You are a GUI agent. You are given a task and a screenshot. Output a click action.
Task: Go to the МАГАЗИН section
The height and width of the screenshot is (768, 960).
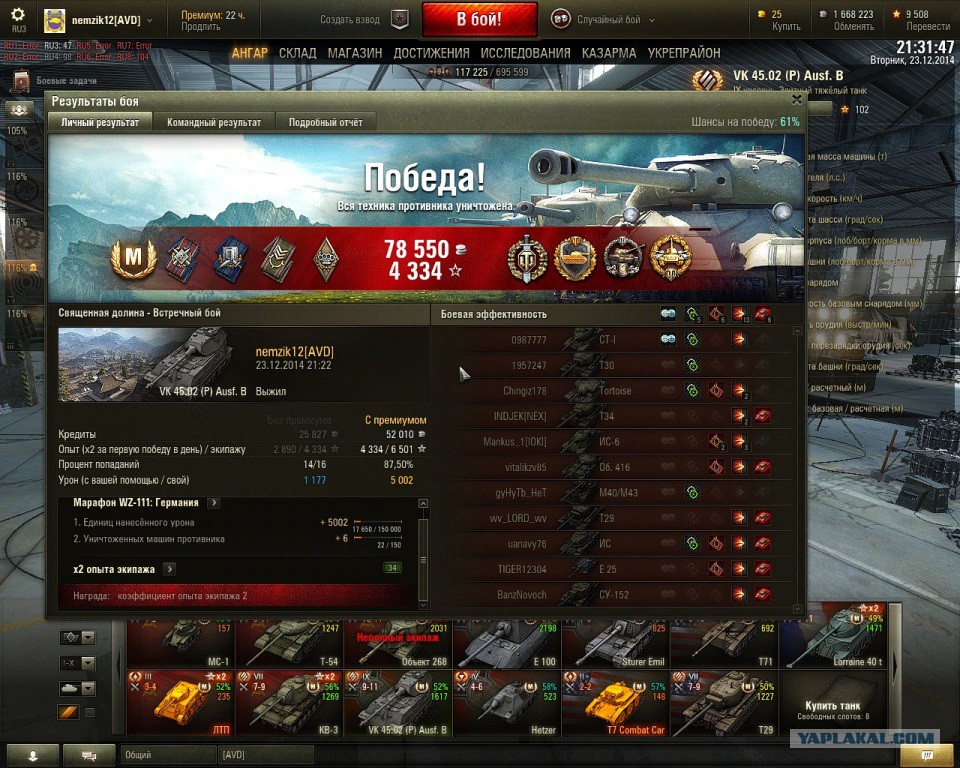355,53
